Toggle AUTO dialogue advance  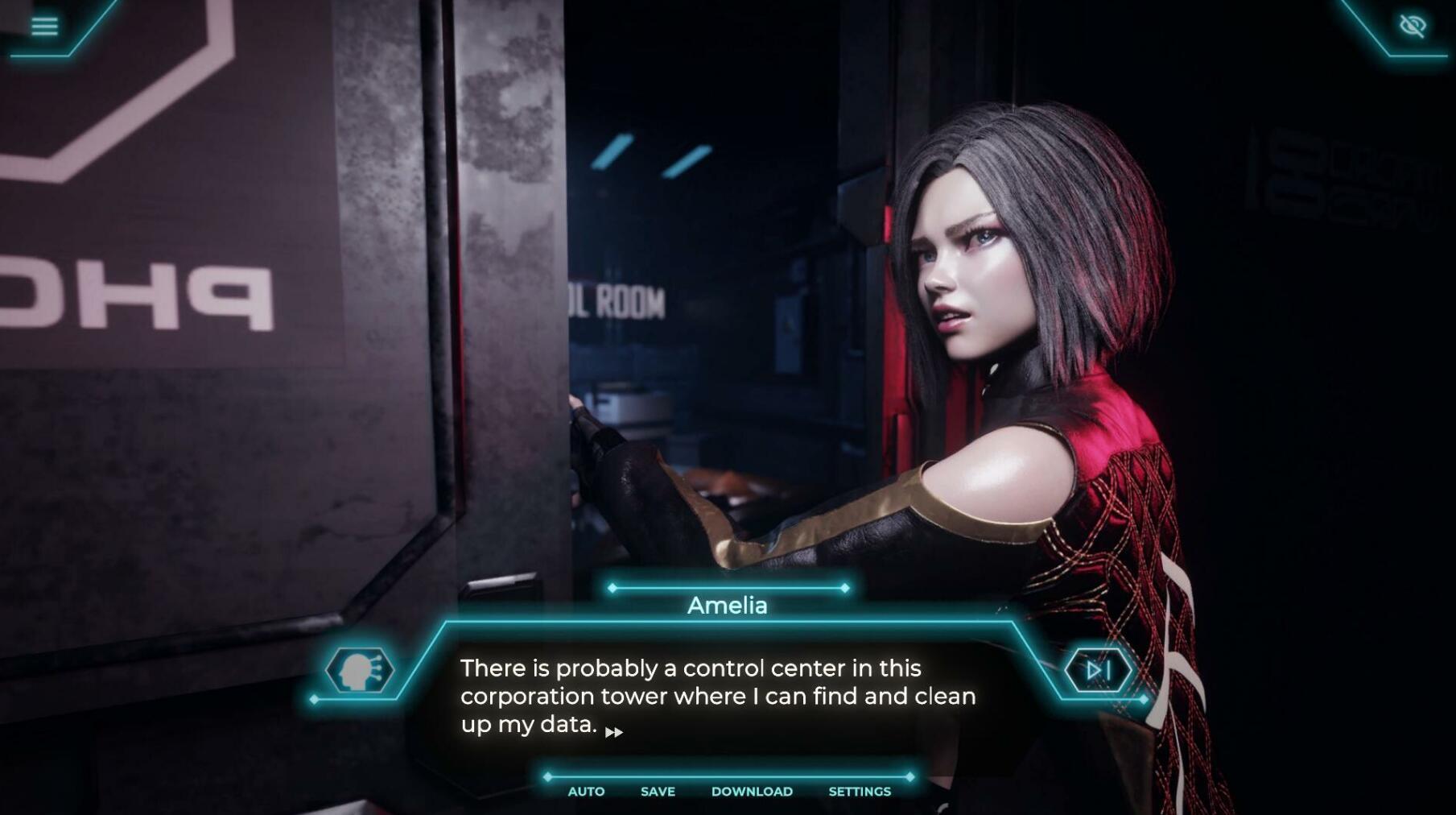pos(586,792)
